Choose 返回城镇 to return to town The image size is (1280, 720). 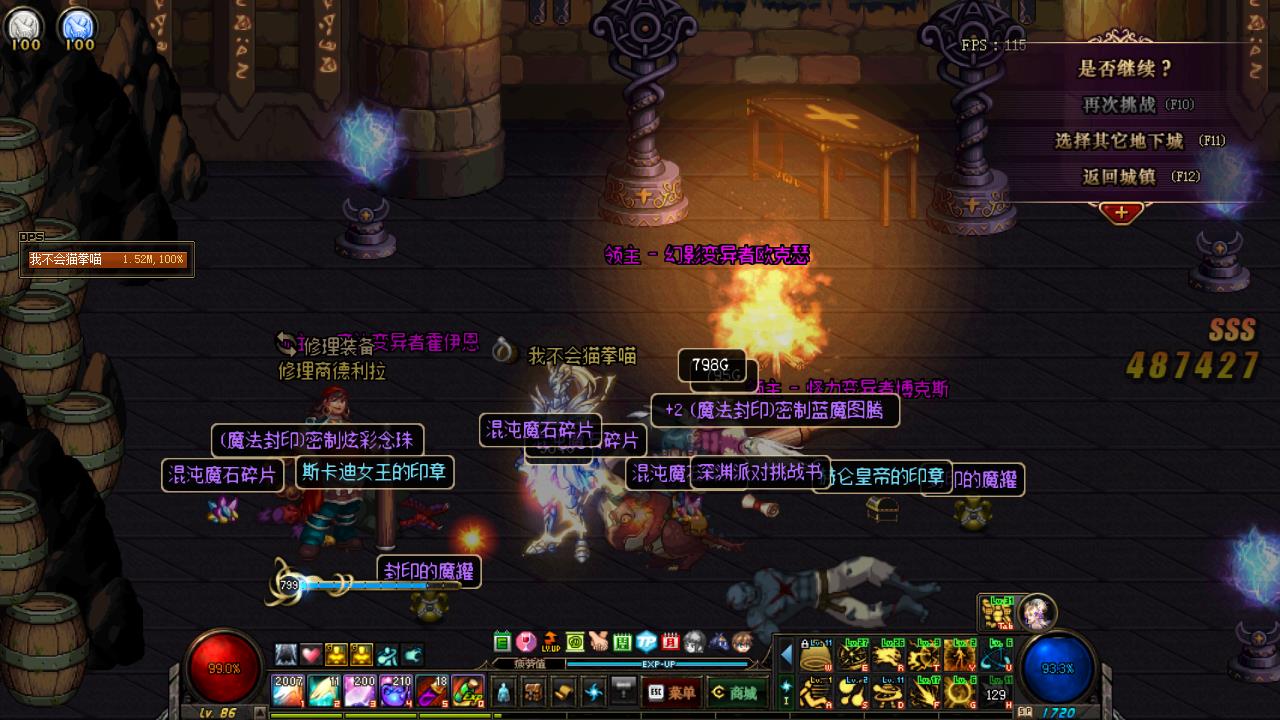(x=1120, y=176)
